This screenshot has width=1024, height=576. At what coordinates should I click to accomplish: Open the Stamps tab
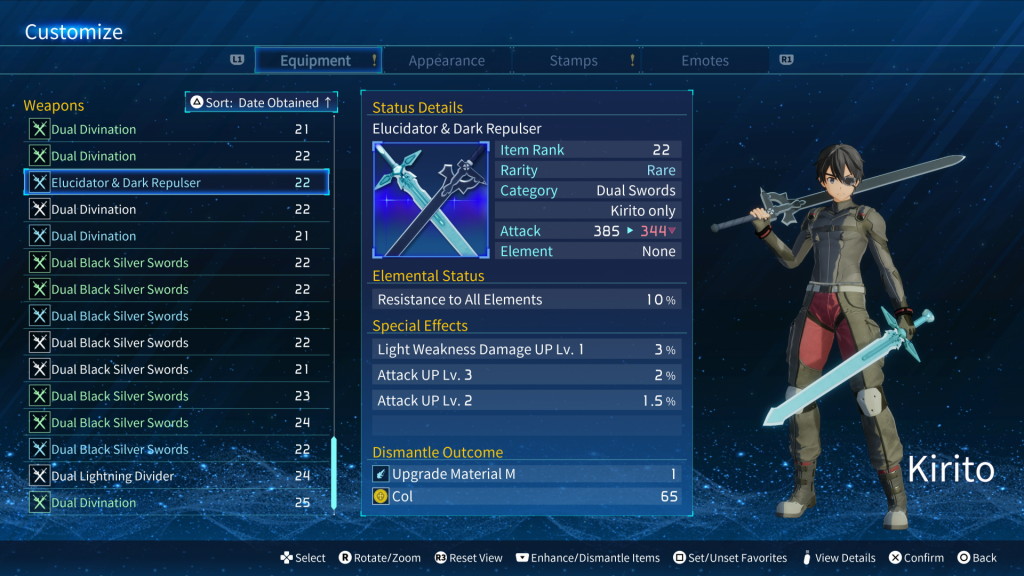tap(573, 61)
